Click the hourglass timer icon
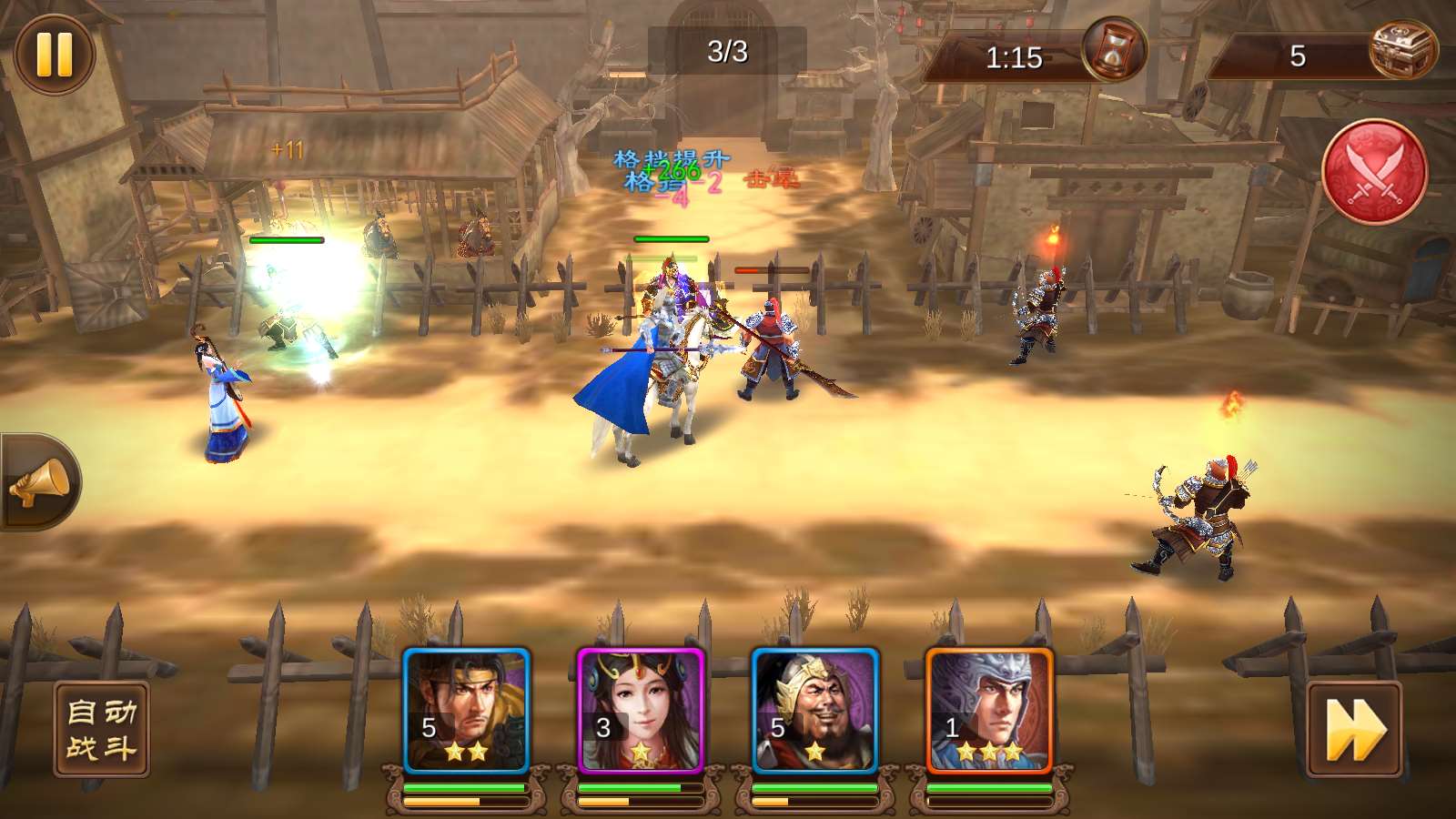 coord(1113,50)
